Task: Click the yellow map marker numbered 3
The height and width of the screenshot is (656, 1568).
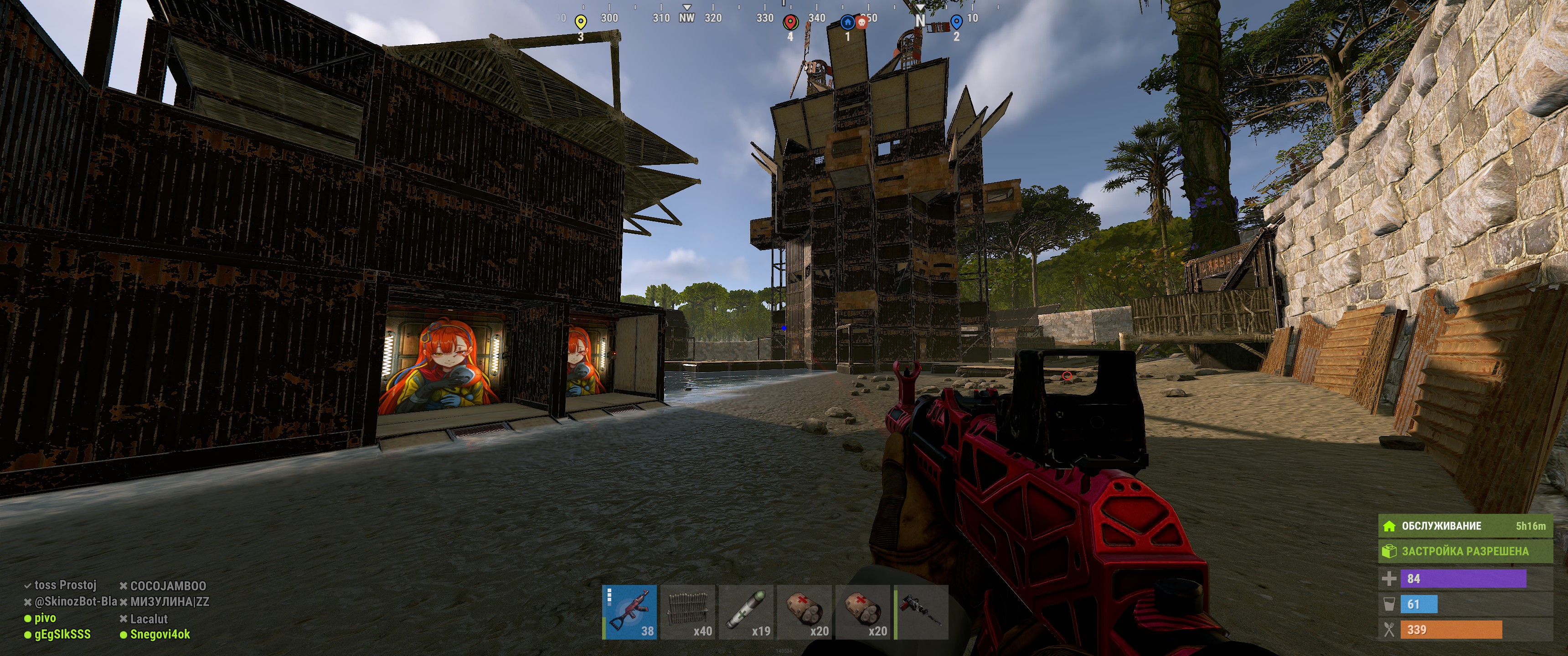Action: click(581, 23)
